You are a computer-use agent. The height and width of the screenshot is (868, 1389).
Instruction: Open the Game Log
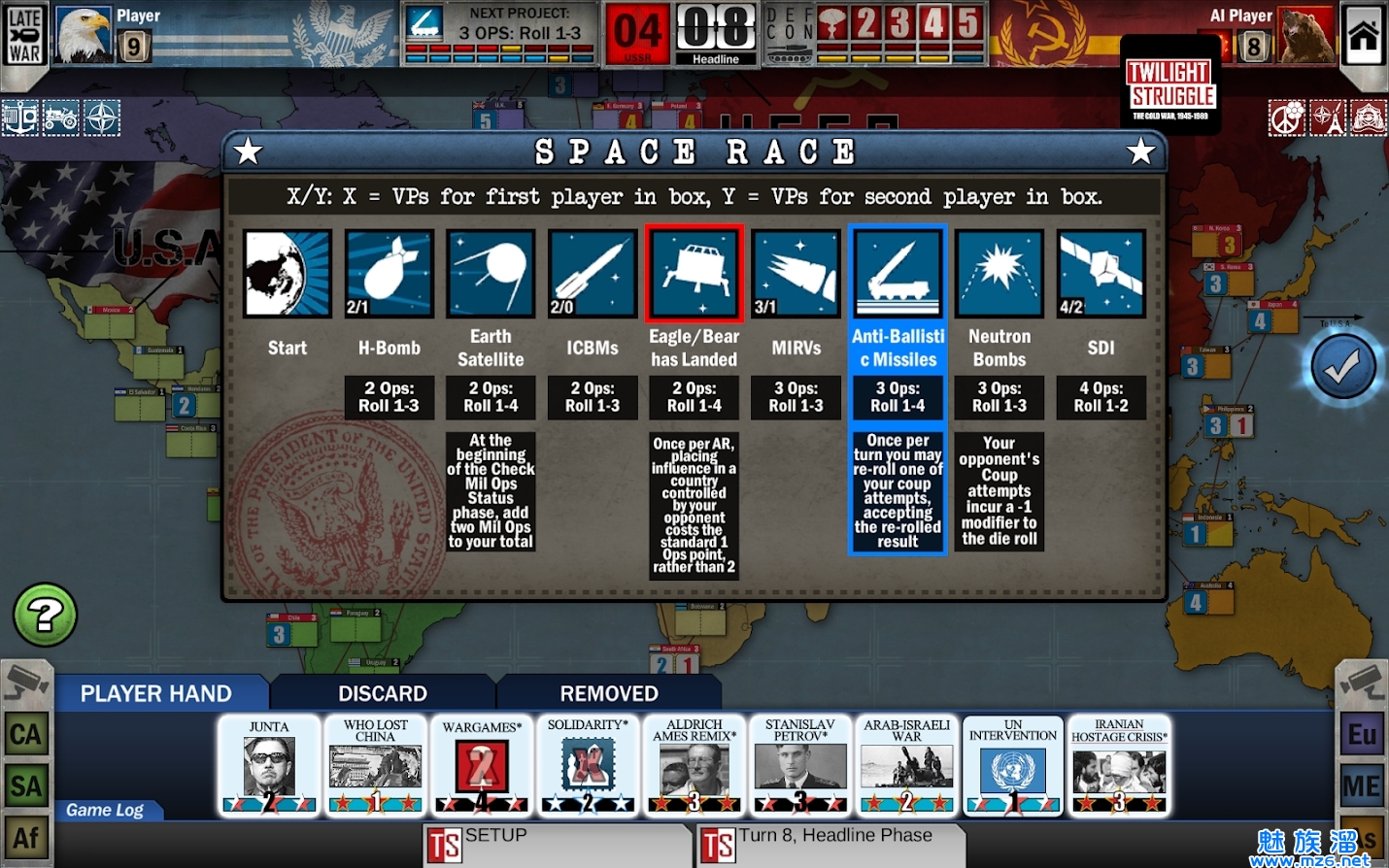pos(105,810)
